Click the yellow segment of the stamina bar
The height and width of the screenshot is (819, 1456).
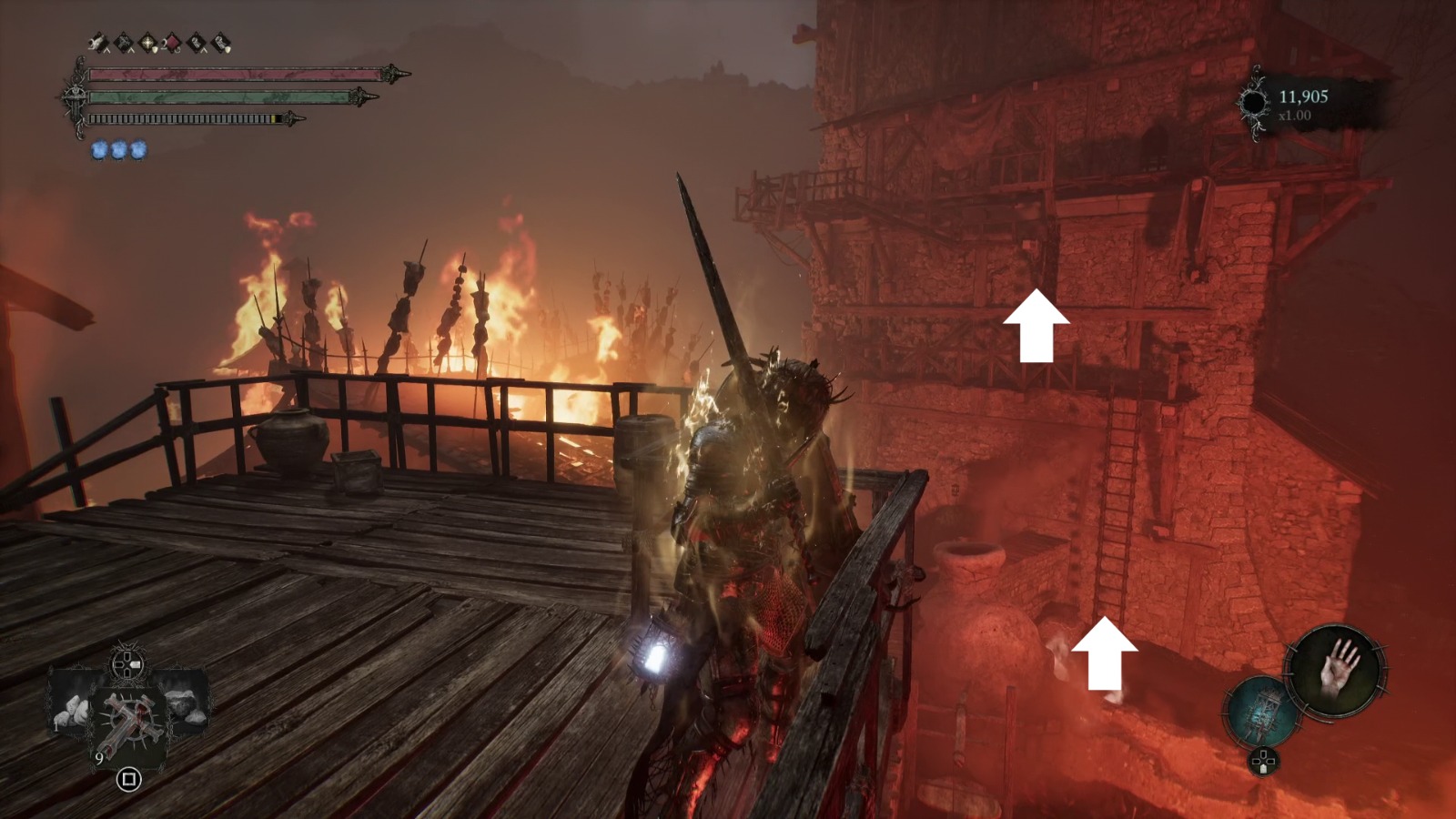[x=271, y=120]
